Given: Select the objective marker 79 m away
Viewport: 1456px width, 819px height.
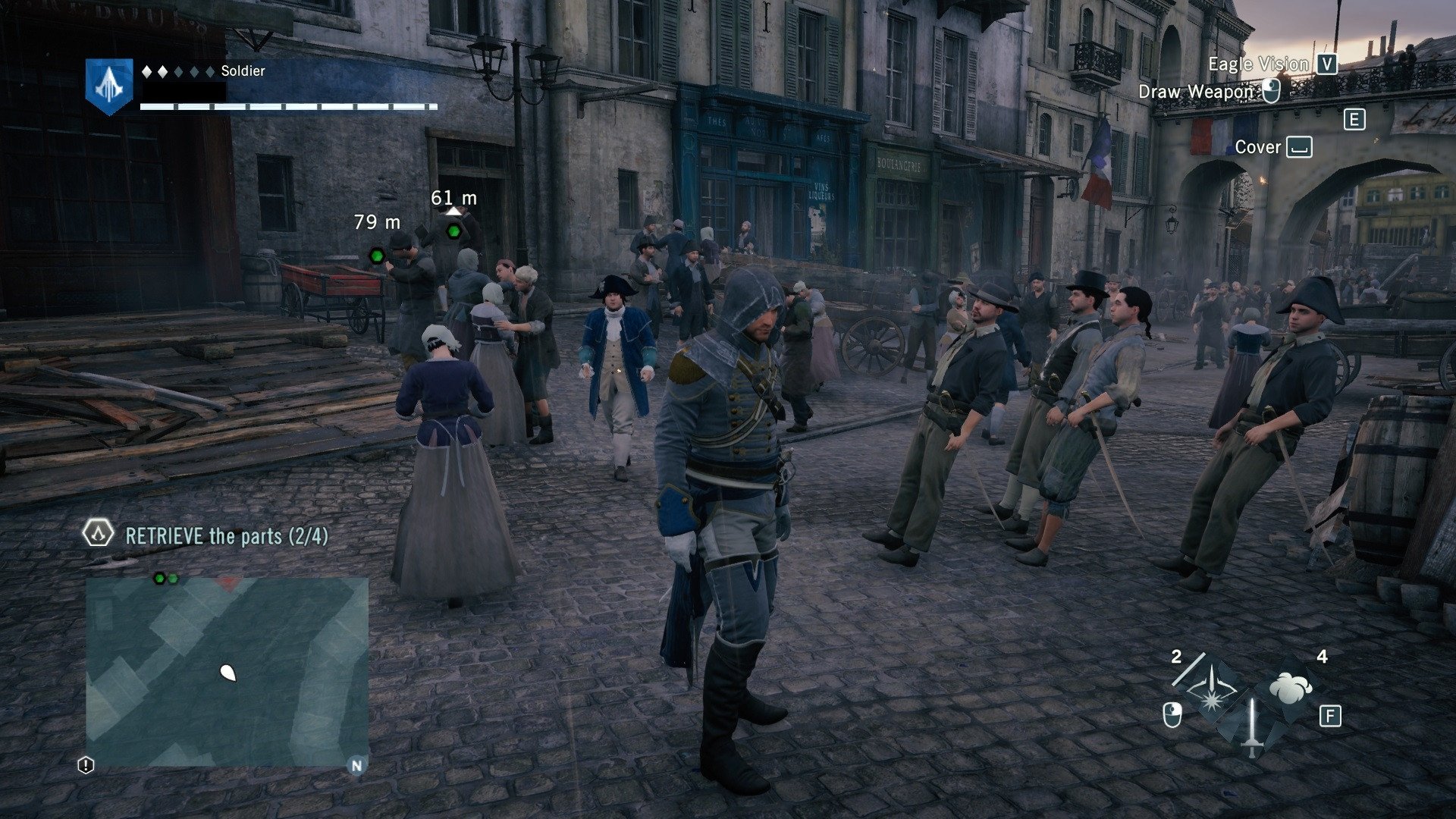Looking at the screenshot, I should tap(376, 256).
